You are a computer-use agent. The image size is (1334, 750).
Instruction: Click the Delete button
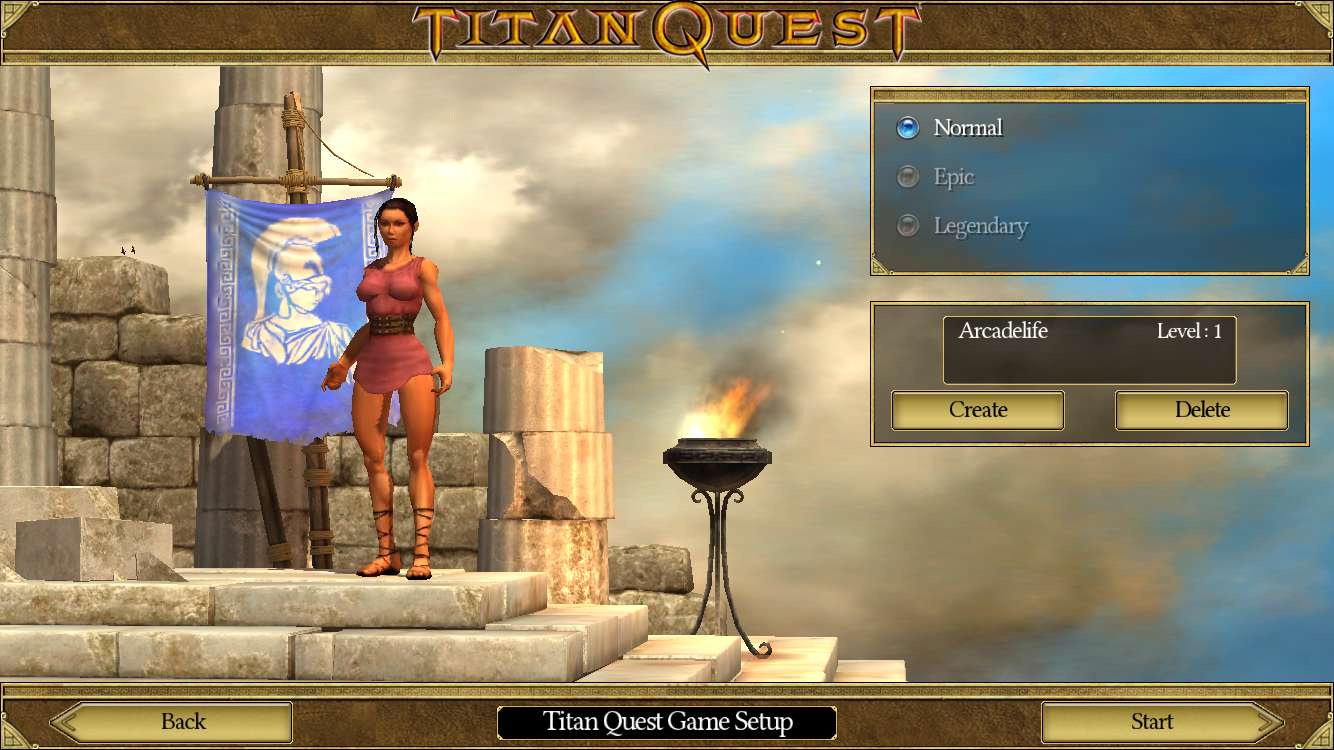pyautogui.click(x=1200, y=410)
